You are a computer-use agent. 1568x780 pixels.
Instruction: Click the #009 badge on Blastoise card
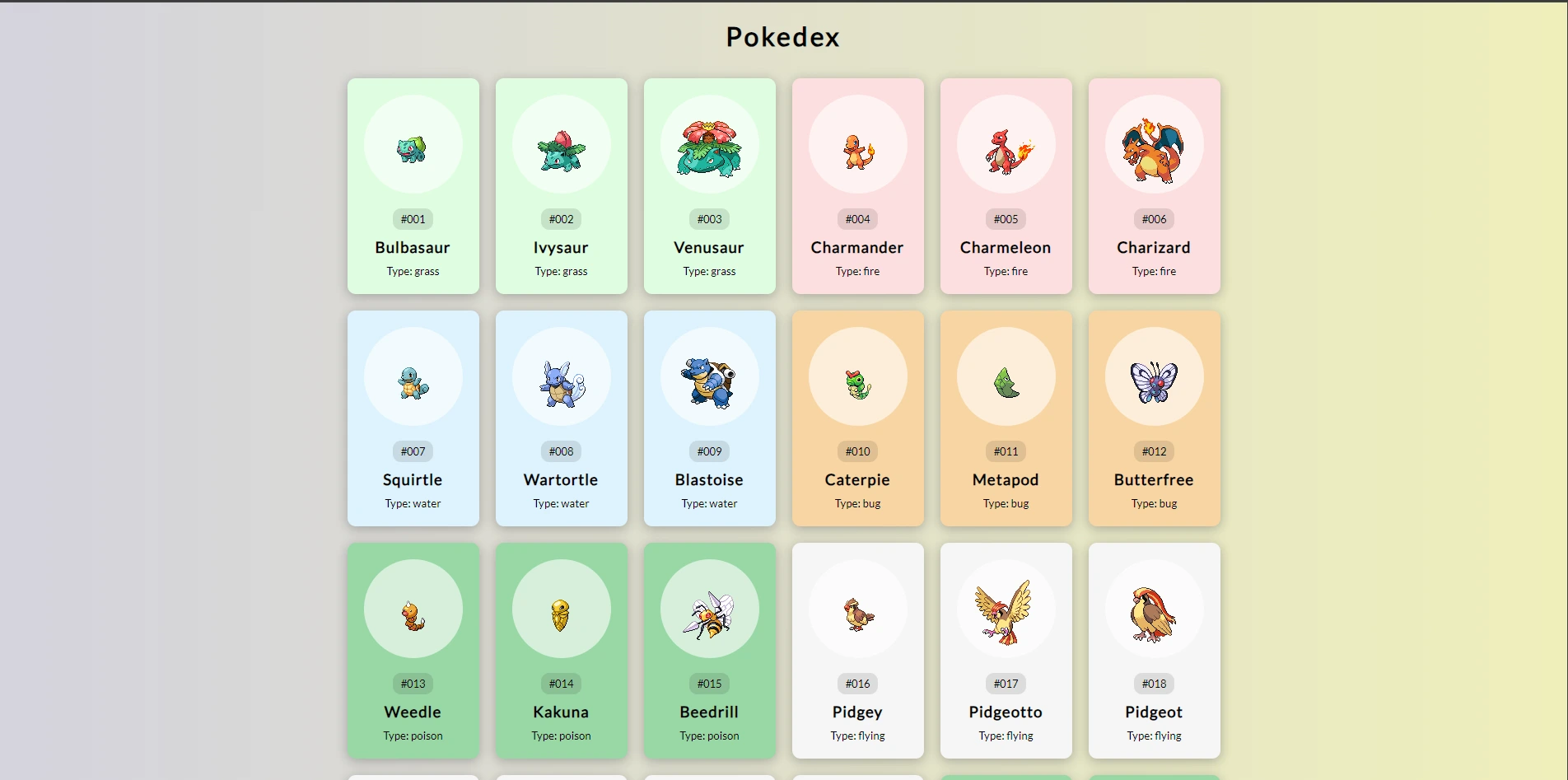(x=709, y=451)
